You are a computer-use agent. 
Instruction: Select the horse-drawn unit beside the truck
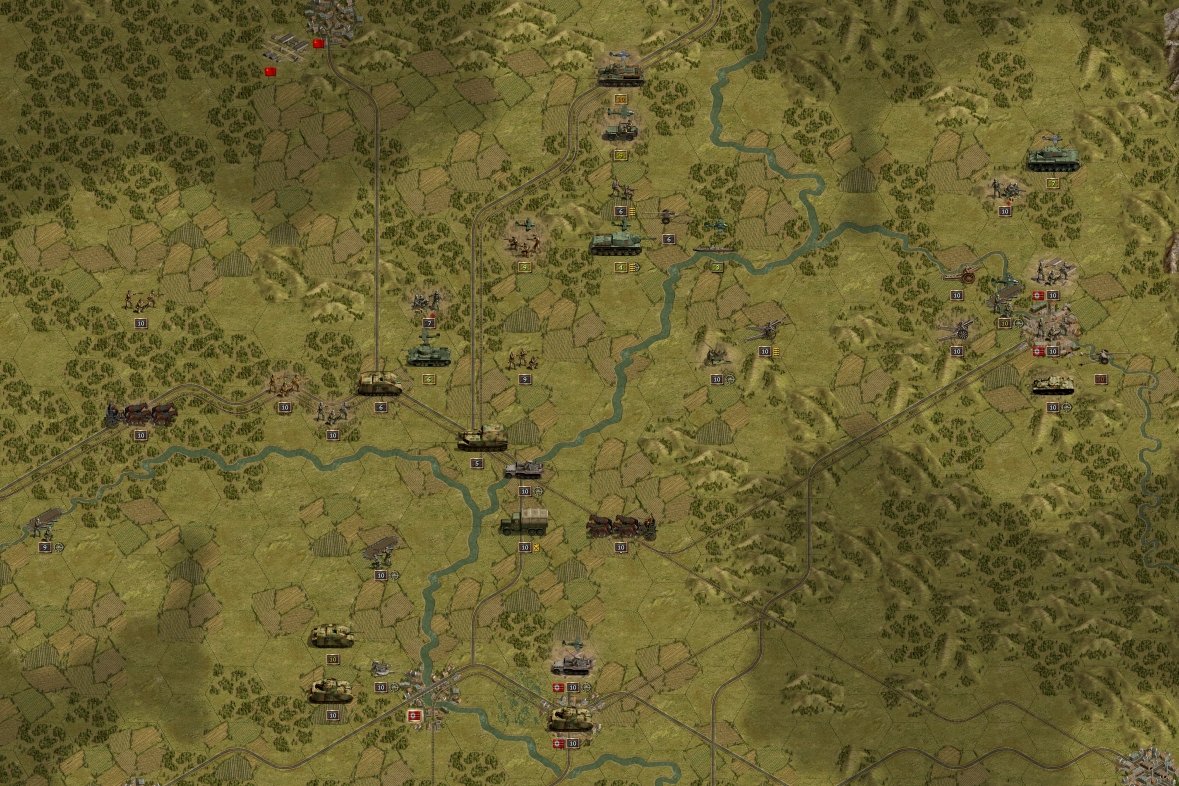pos(620,526)
